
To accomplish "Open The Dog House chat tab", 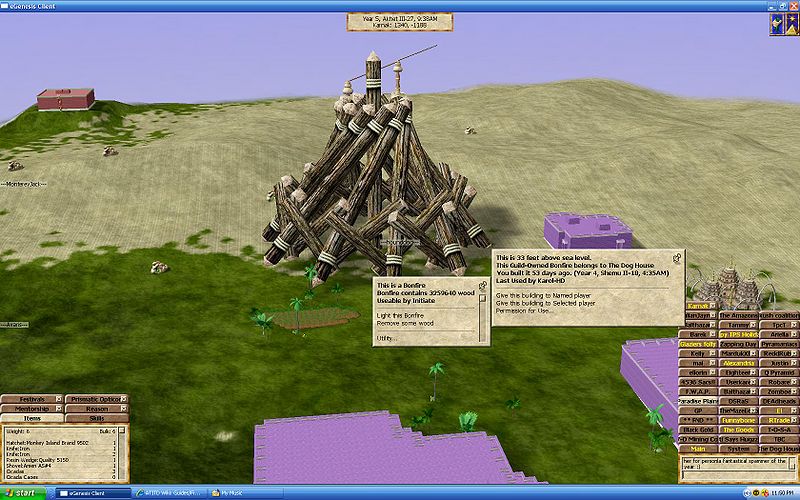I will pos(778,449).
